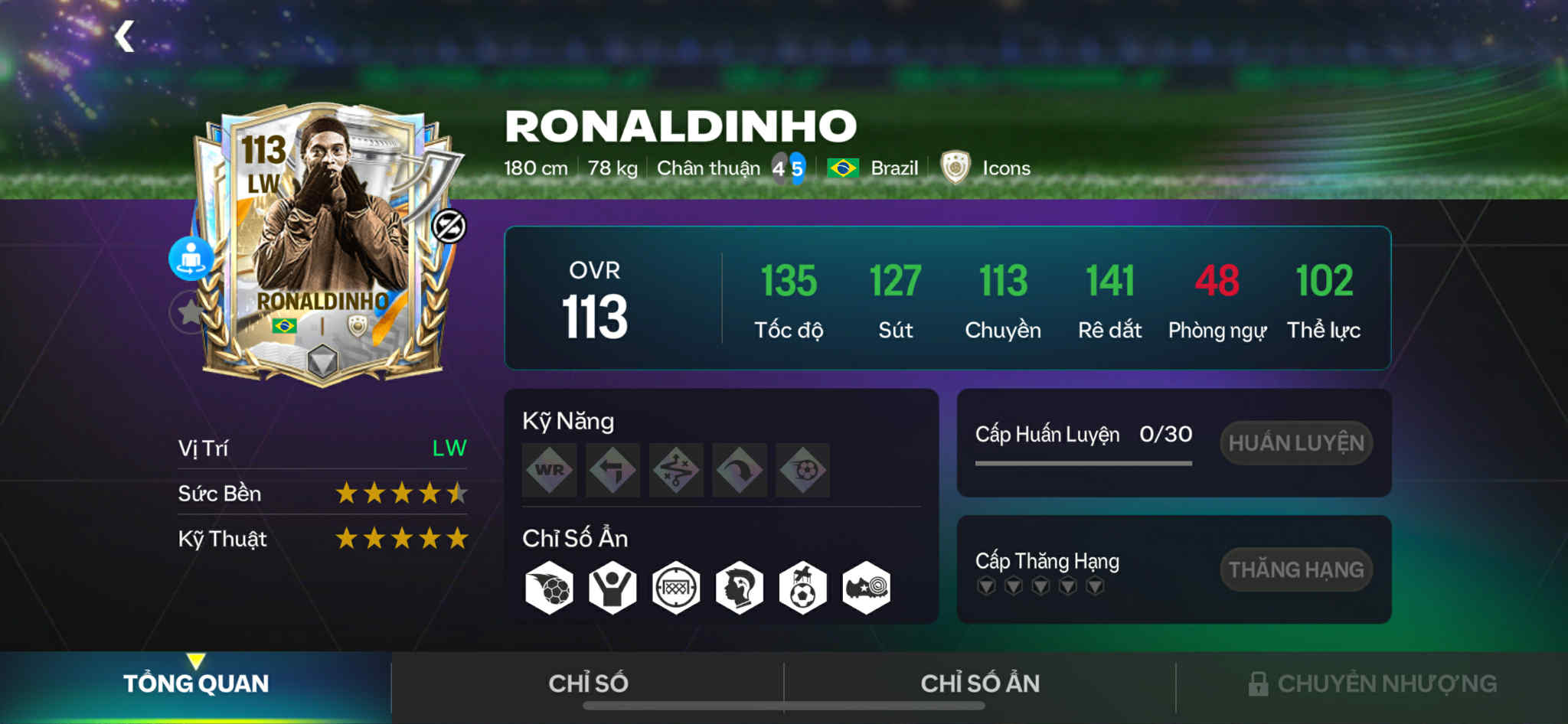This screenshot has width=1568, height=724.
Task: Toggle the grey star favorite icon
Action: (x=188, y=311)
